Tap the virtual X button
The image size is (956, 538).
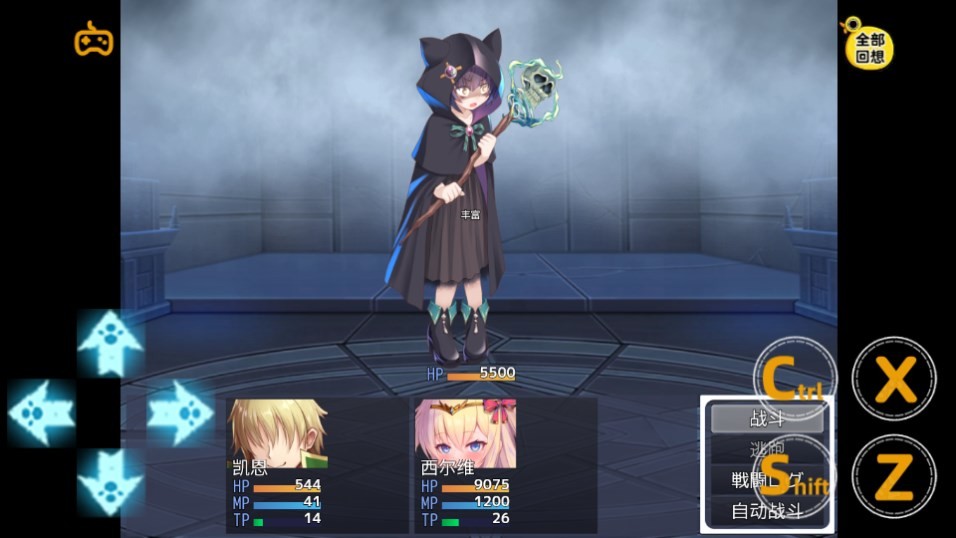click(x=894, y=379)
